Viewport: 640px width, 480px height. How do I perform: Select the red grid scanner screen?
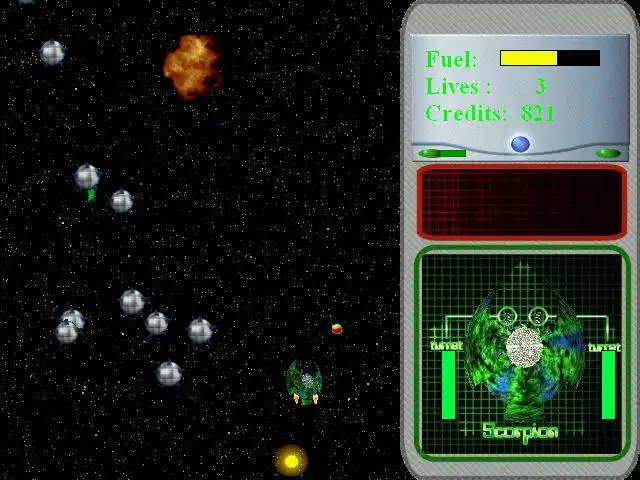[x=520, y=202]
